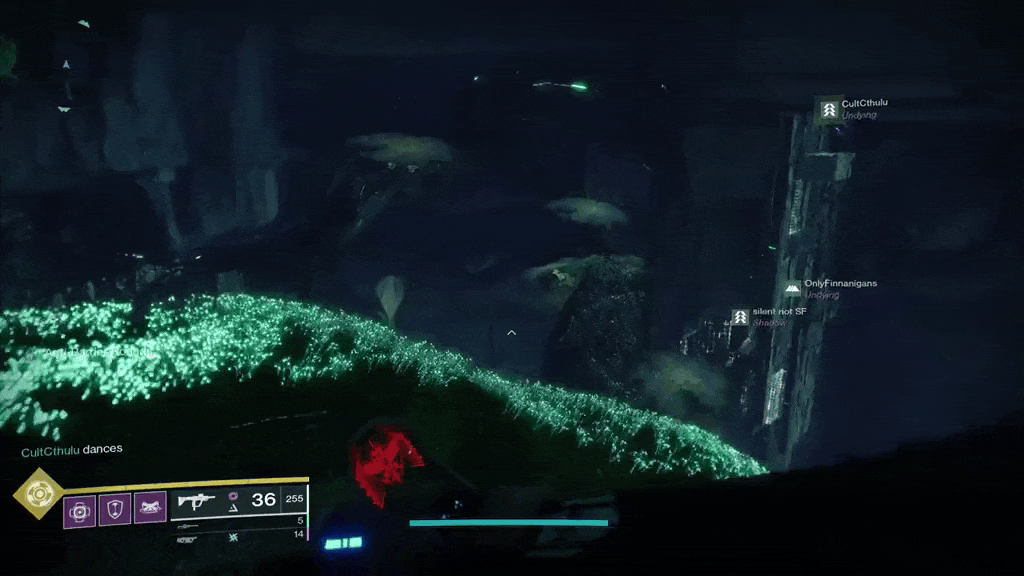Select the purple grenade ability icon

pos(80,510)
